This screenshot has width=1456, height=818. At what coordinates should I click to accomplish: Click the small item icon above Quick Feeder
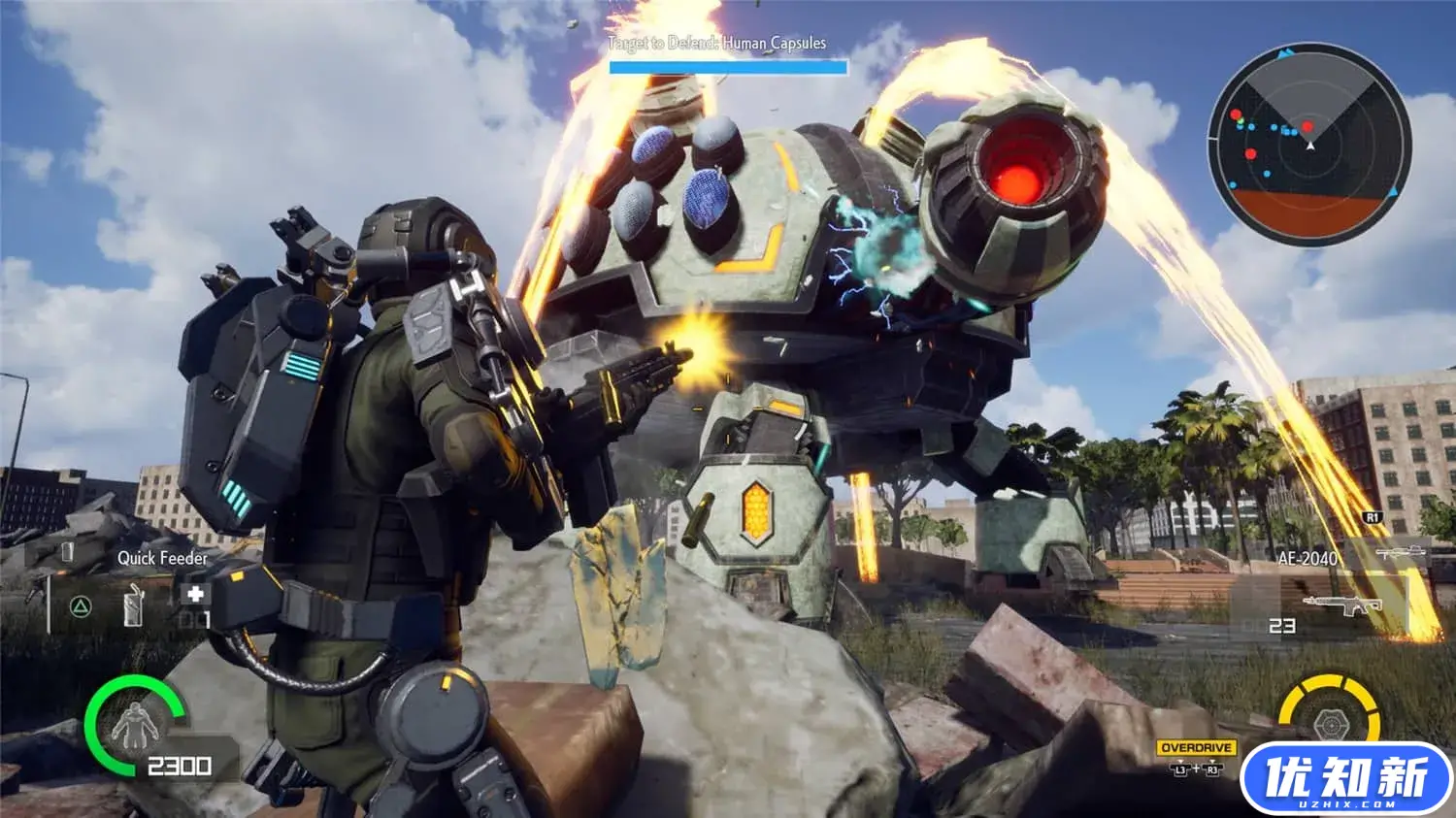pos(68,551)
